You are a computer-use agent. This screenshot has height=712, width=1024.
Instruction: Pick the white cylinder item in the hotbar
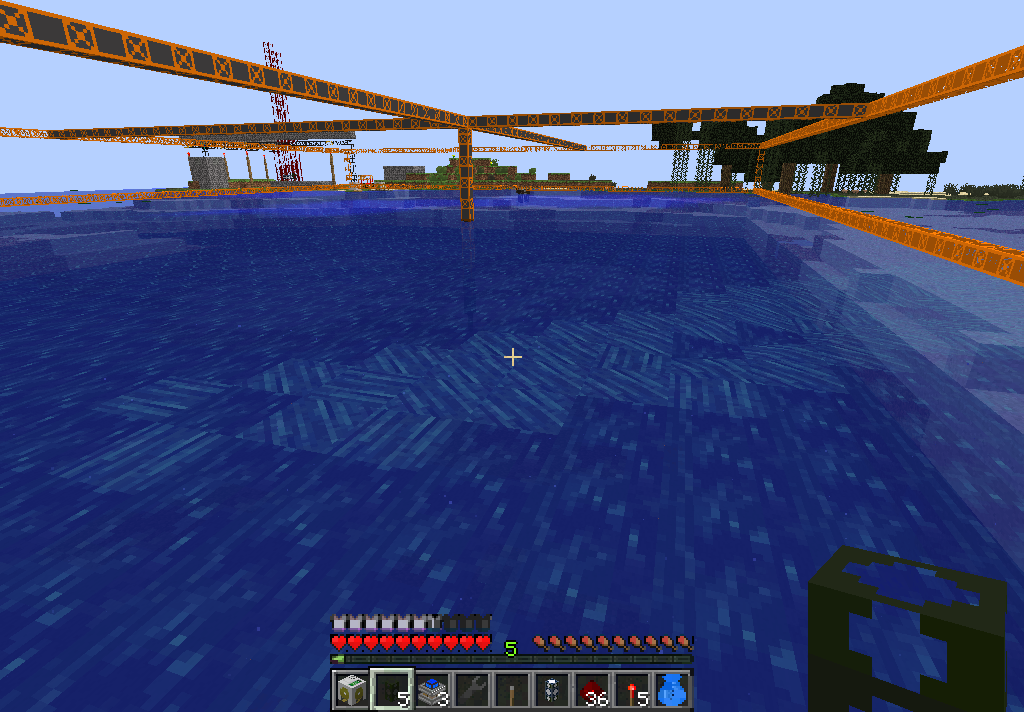pos(551,690)
